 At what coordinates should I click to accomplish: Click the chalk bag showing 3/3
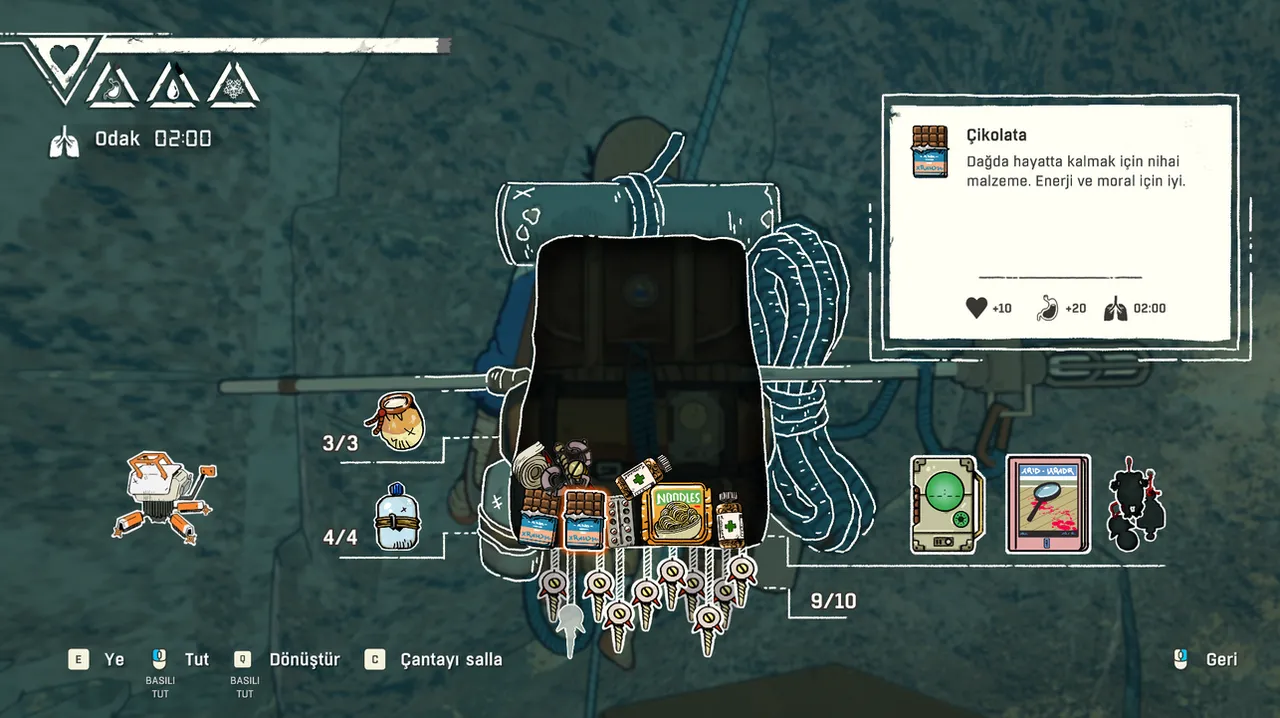[398, 421]
